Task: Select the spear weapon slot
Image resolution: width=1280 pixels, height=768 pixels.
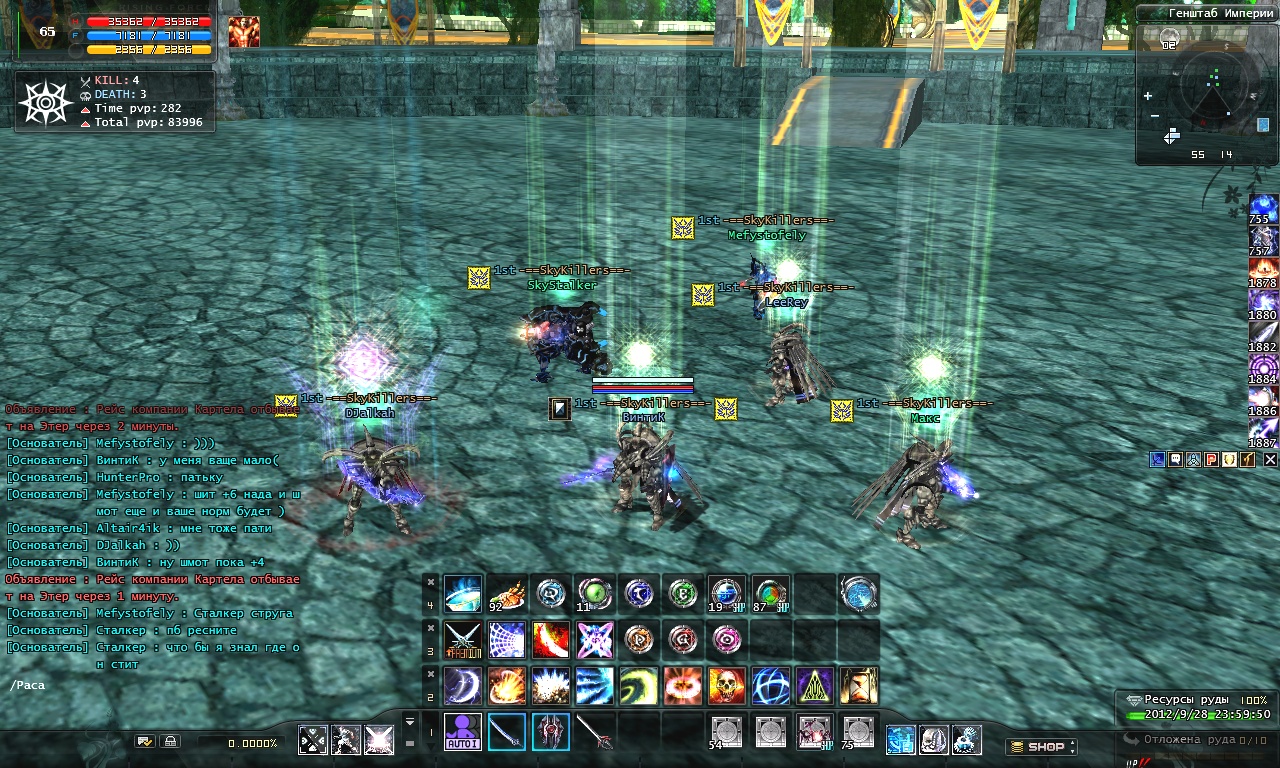Action: [x=595, y=731]
